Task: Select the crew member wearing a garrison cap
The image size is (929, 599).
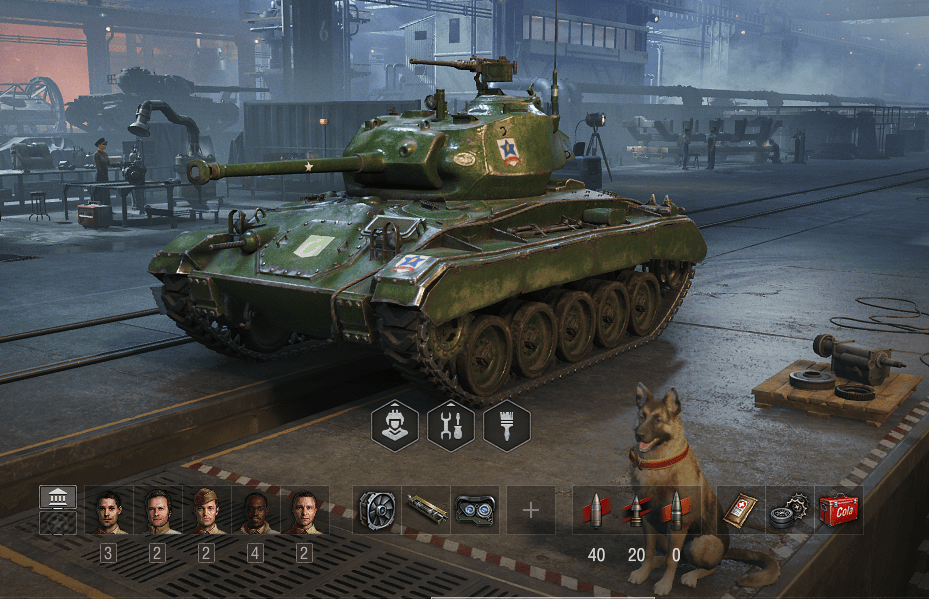Action: pos(206,510)
